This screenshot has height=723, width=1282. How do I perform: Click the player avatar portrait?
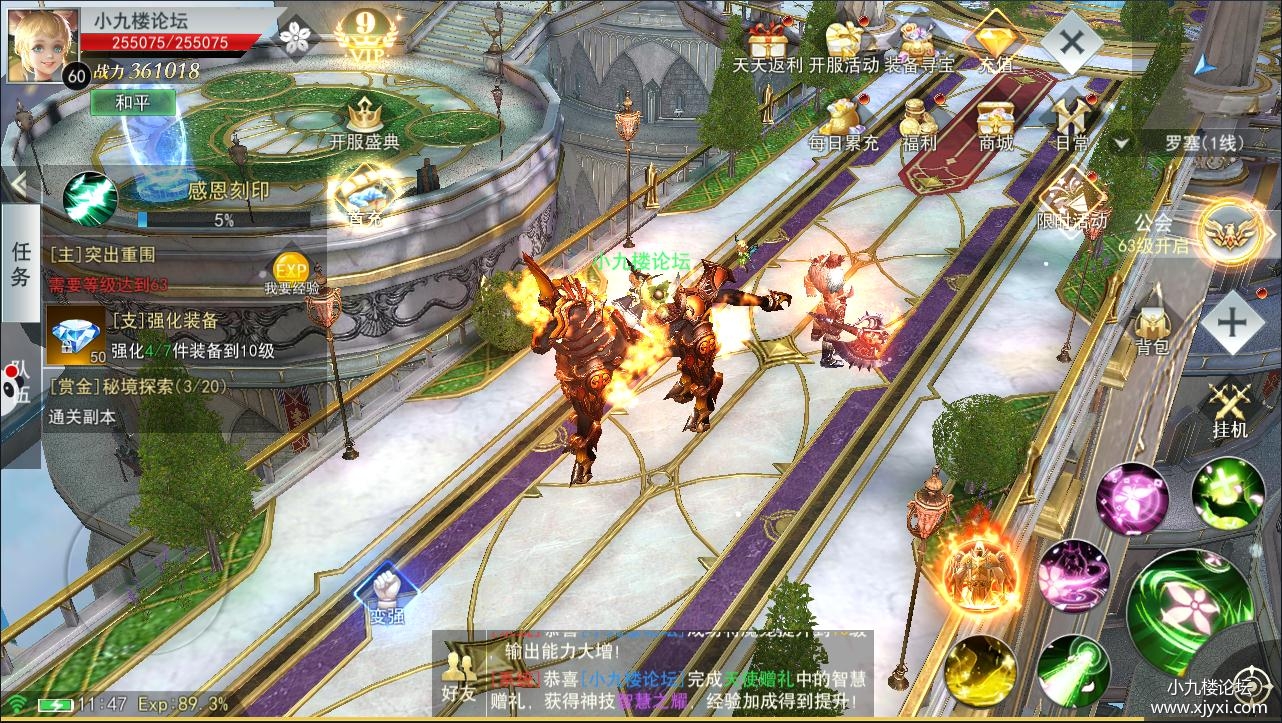point(42,45)
